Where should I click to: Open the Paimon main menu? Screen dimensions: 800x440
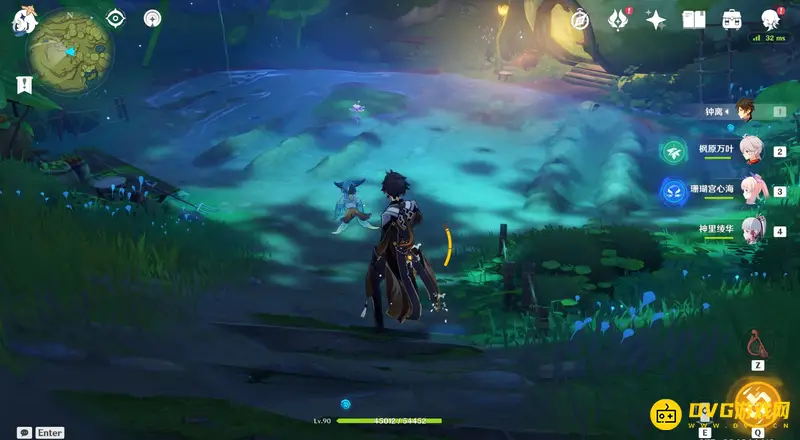pyautogui.click(x=20, y=18)
